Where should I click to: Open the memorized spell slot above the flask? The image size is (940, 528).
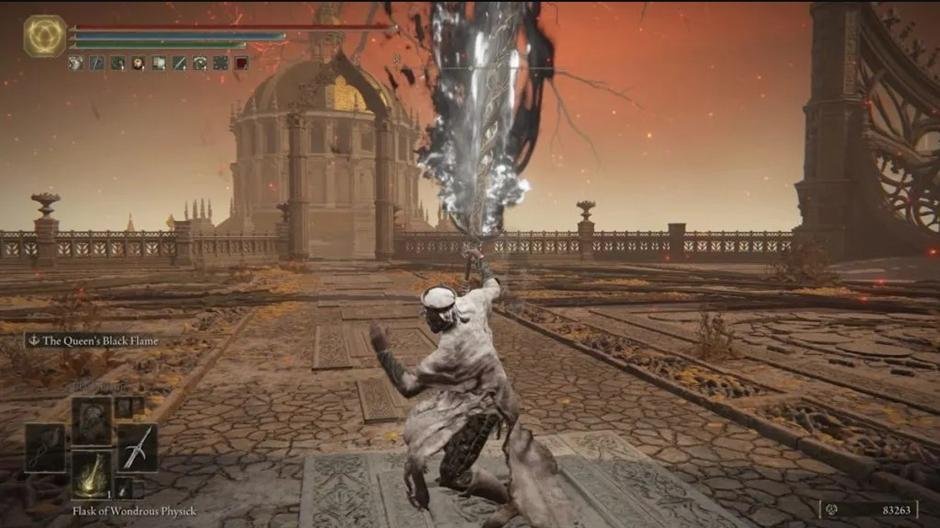pyautogui.click(x=91, y=419)
